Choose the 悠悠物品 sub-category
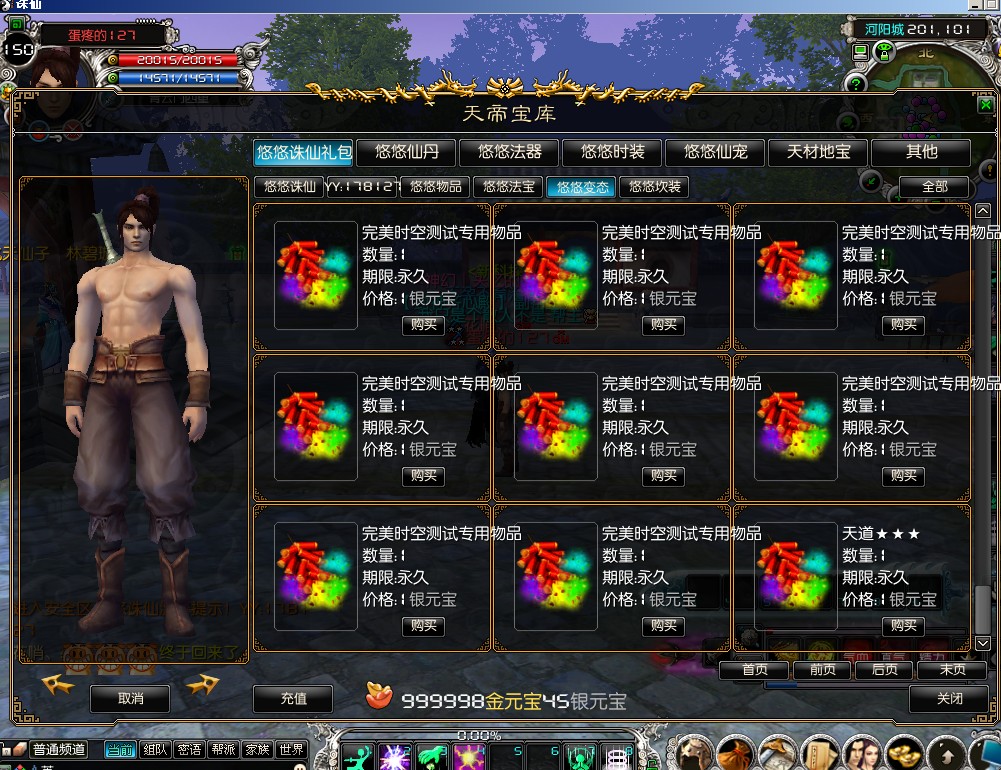Viewport: 1001px width, 770px height. pos(436,187)
